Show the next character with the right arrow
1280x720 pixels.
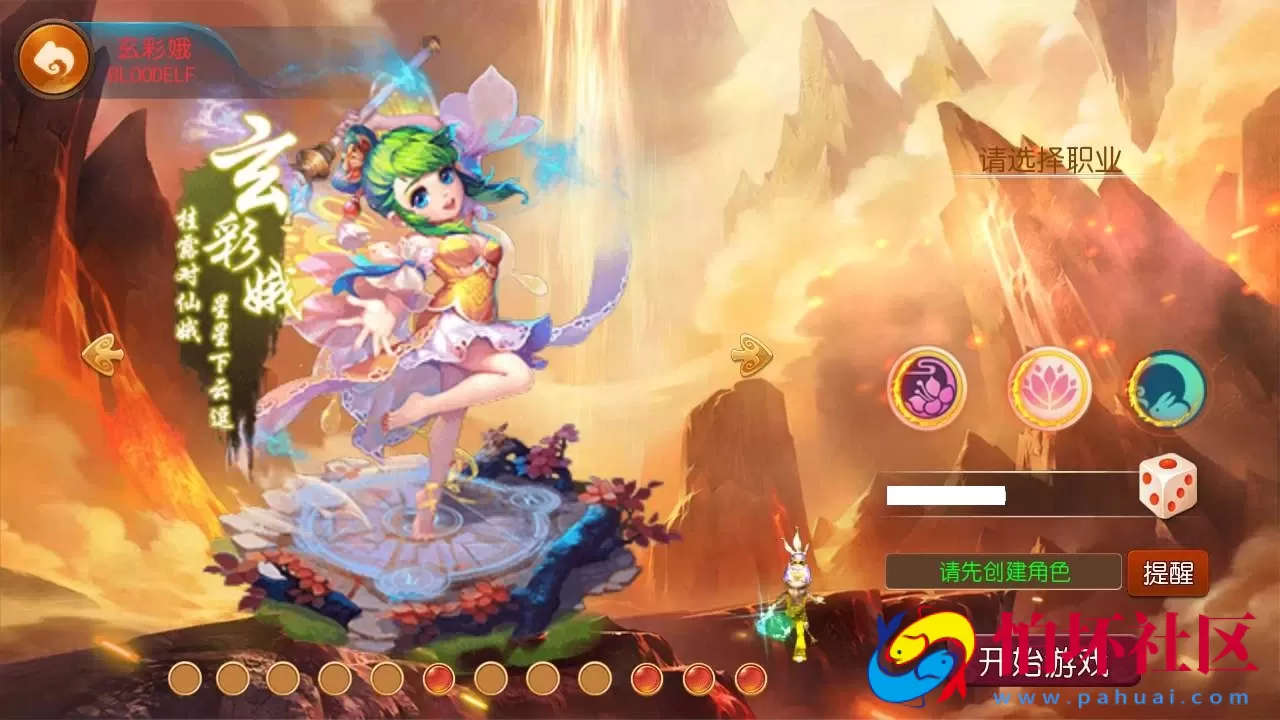tap(749, 353)
